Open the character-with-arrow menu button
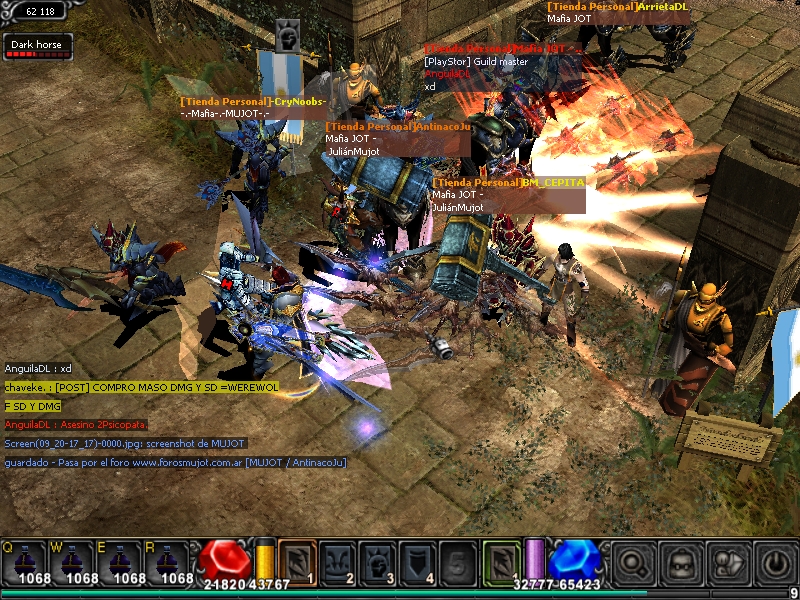The width and height of the screenshot is (800, 600). point(728,564)
